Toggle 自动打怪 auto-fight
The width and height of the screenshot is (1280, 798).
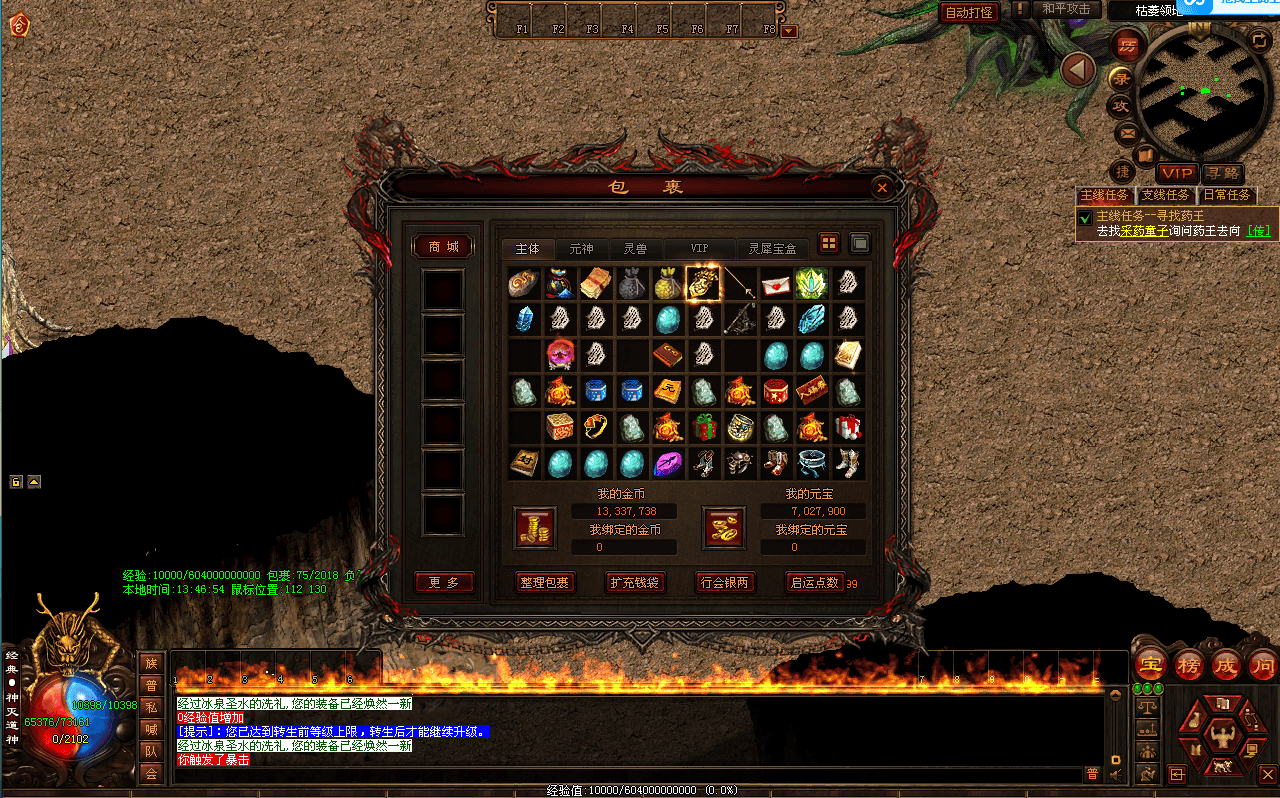click(x=969, y=12)
